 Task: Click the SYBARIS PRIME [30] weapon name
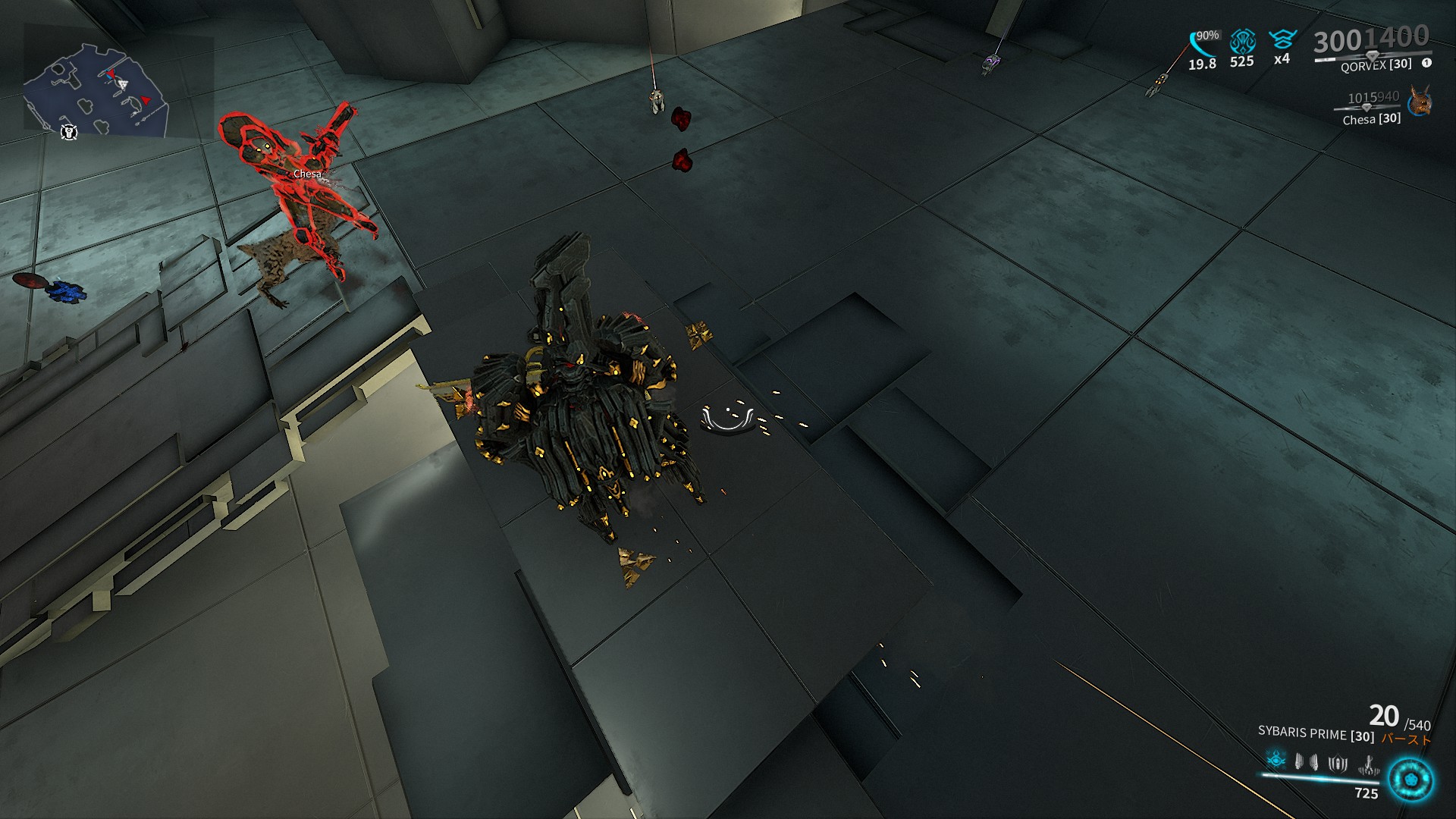pyautogui.click(x=1316, y=734)
